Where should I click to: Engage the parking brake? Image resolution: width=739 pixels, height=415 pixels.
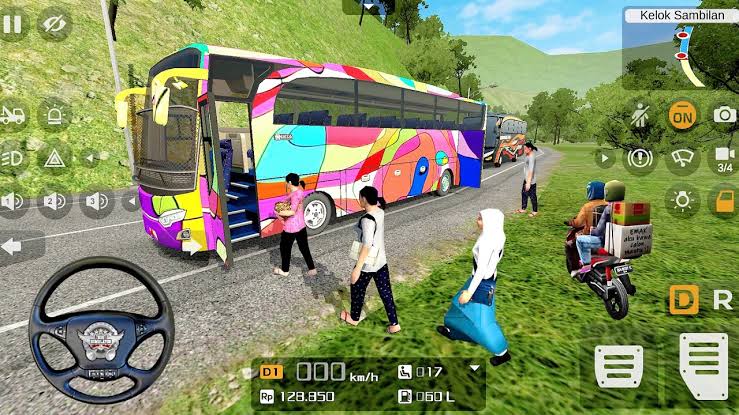640,158
